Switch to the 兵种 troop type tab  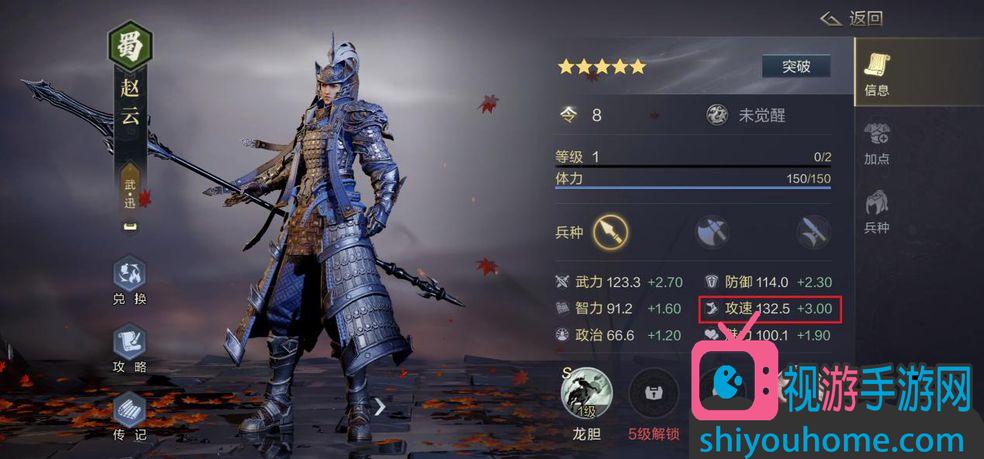coord(877,210)
